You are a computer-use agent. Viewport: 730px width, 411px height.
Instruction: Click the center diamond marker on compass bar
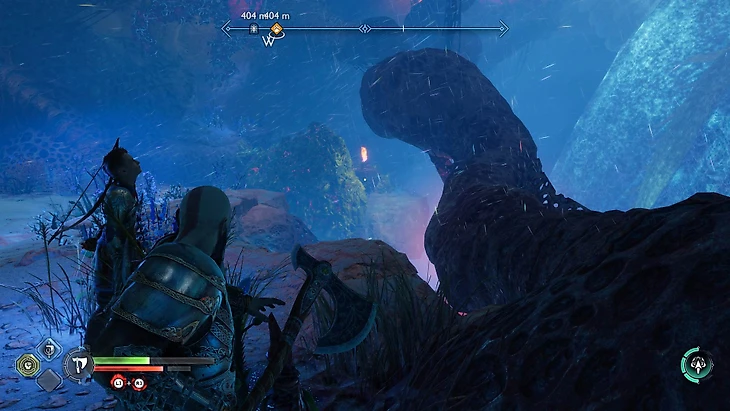(x=365, y=29)
